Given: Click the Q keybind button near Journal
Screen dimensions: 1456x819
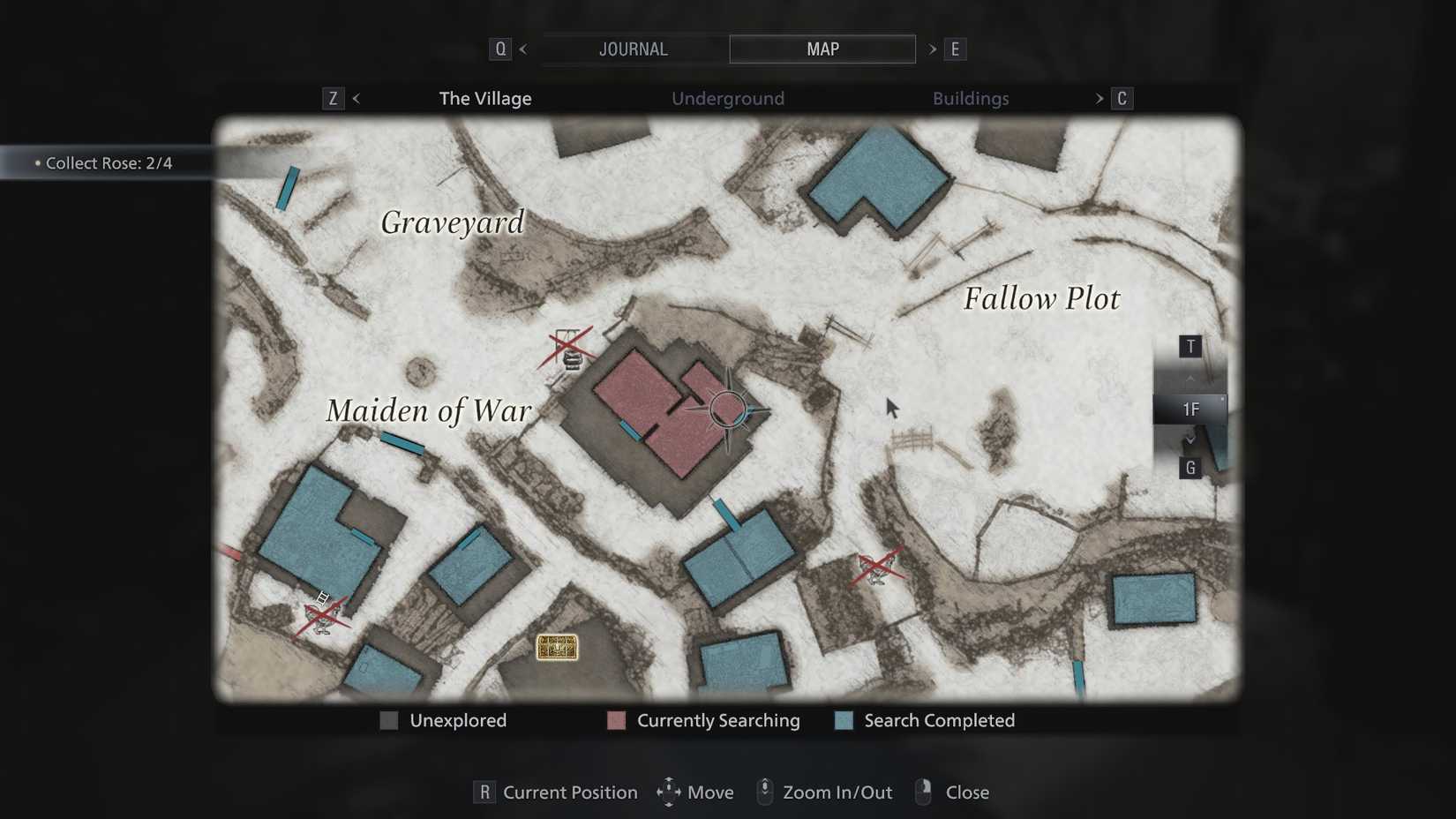Looking at the screenshot, I should pyautogui.click(x=499, y=49).
